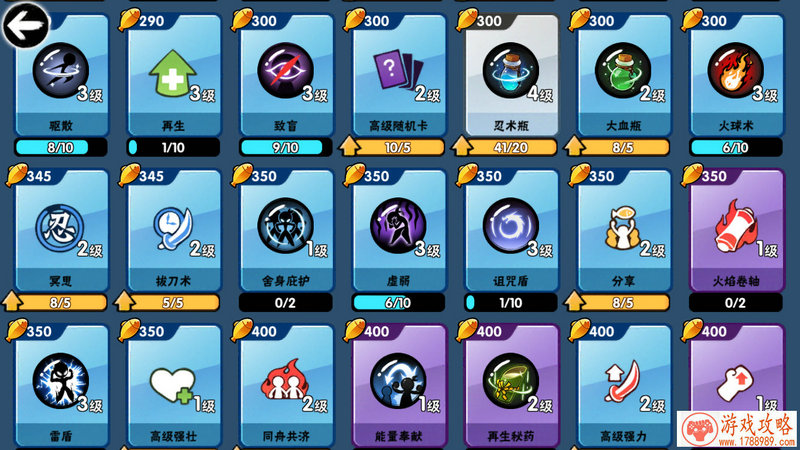Choose the 致盲 blinding eye skill card
The image size is (800, 450).
pos(287,75)
